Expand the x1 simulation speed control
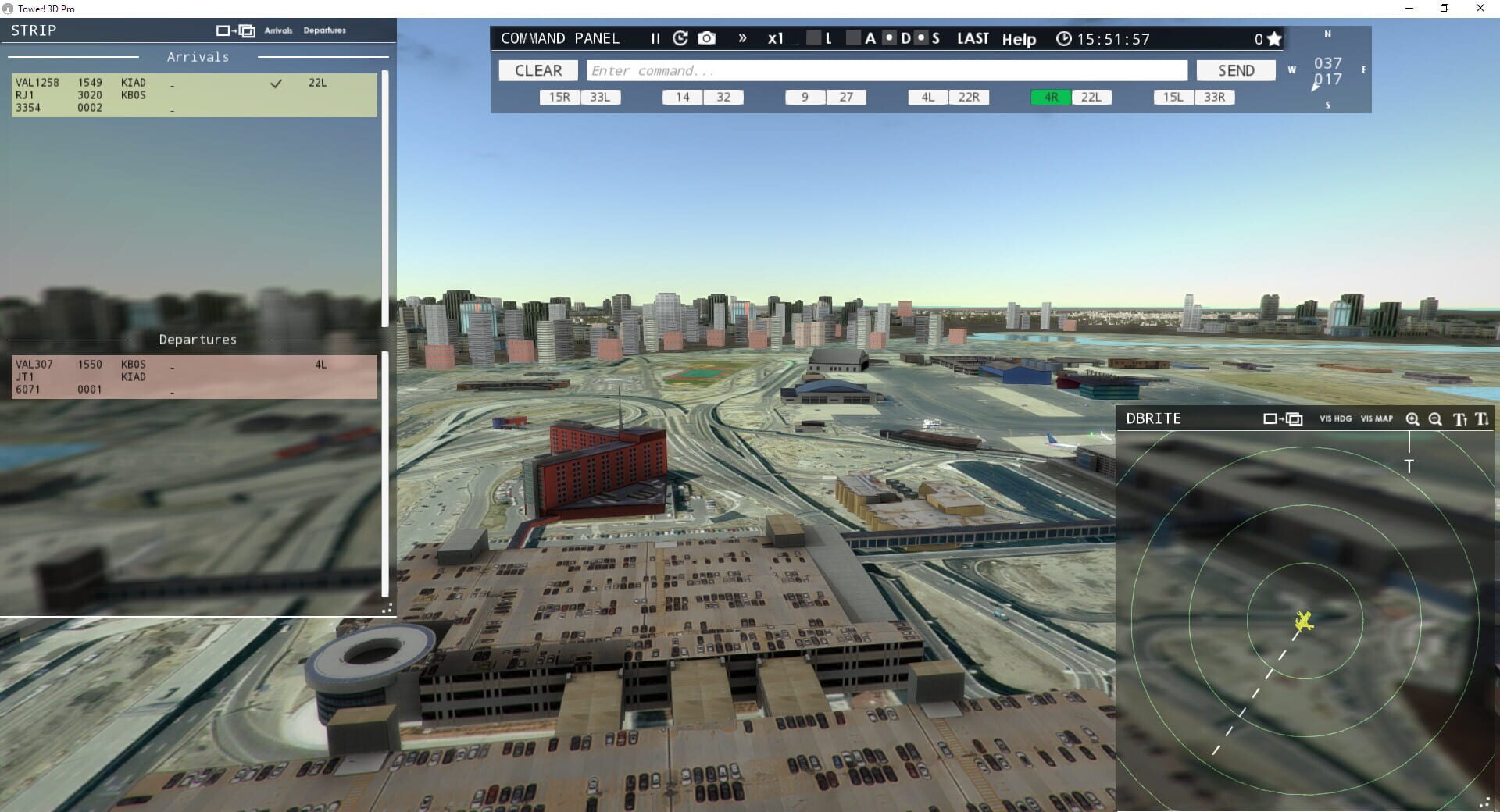 tap(774, 37)
